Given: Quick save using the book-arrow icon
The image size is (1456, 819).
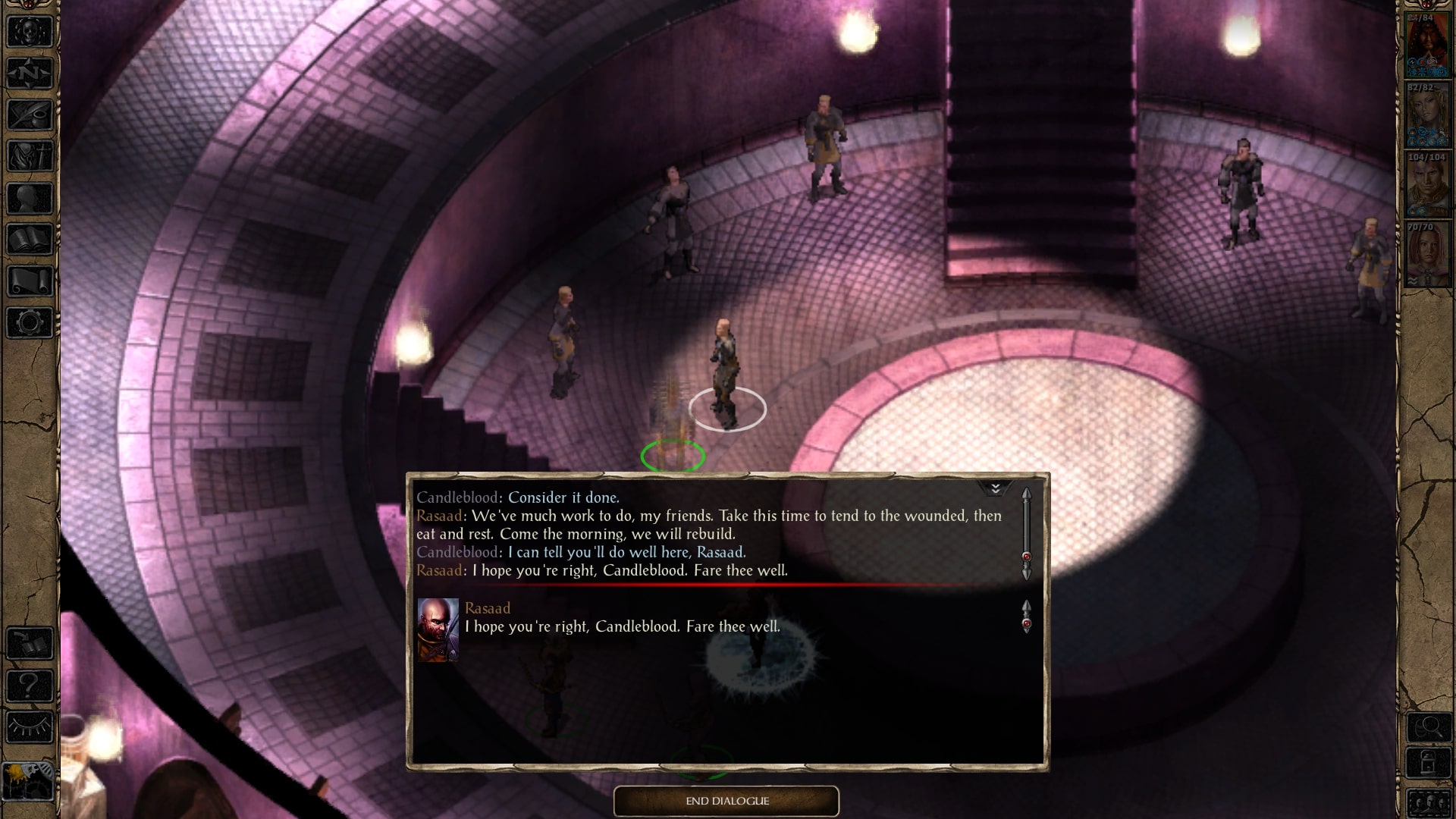Looking at the screenshot, I should (30, 644).
